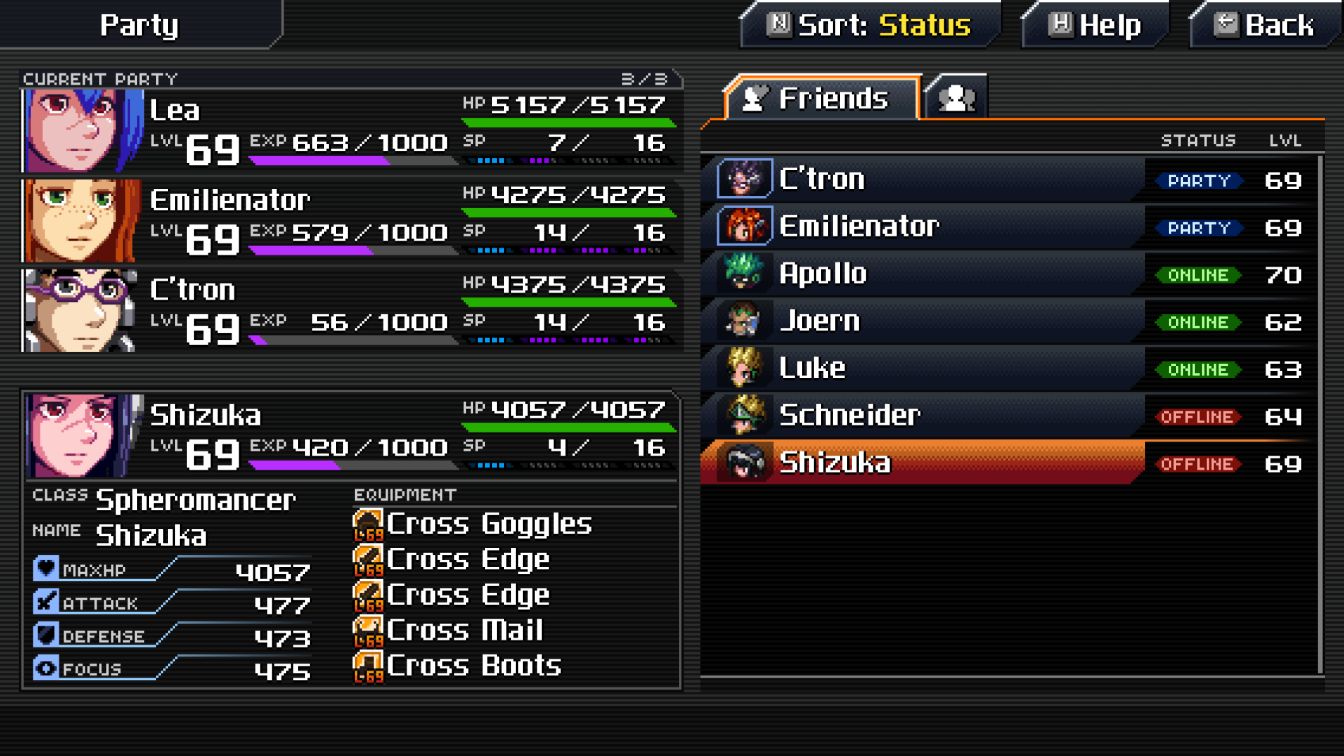Click the Attack stat icon

pos(44,603)
